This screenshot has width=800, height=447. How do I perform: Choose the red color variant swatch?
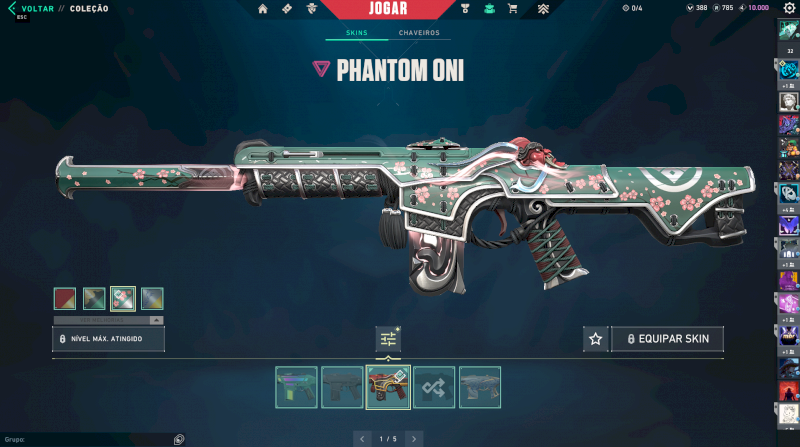tap(65, 298)
